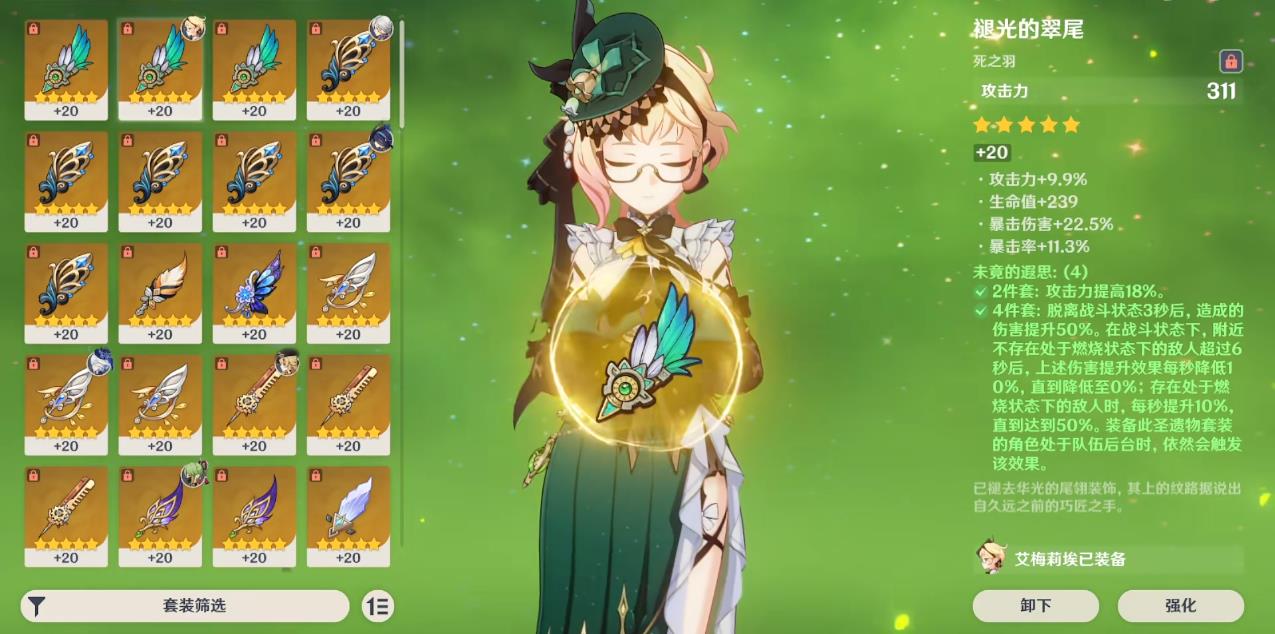Viewport: 1275px width, 634px height.
Task: Unequip the artifact with 卸下
Action: (x=1035, y=605)
